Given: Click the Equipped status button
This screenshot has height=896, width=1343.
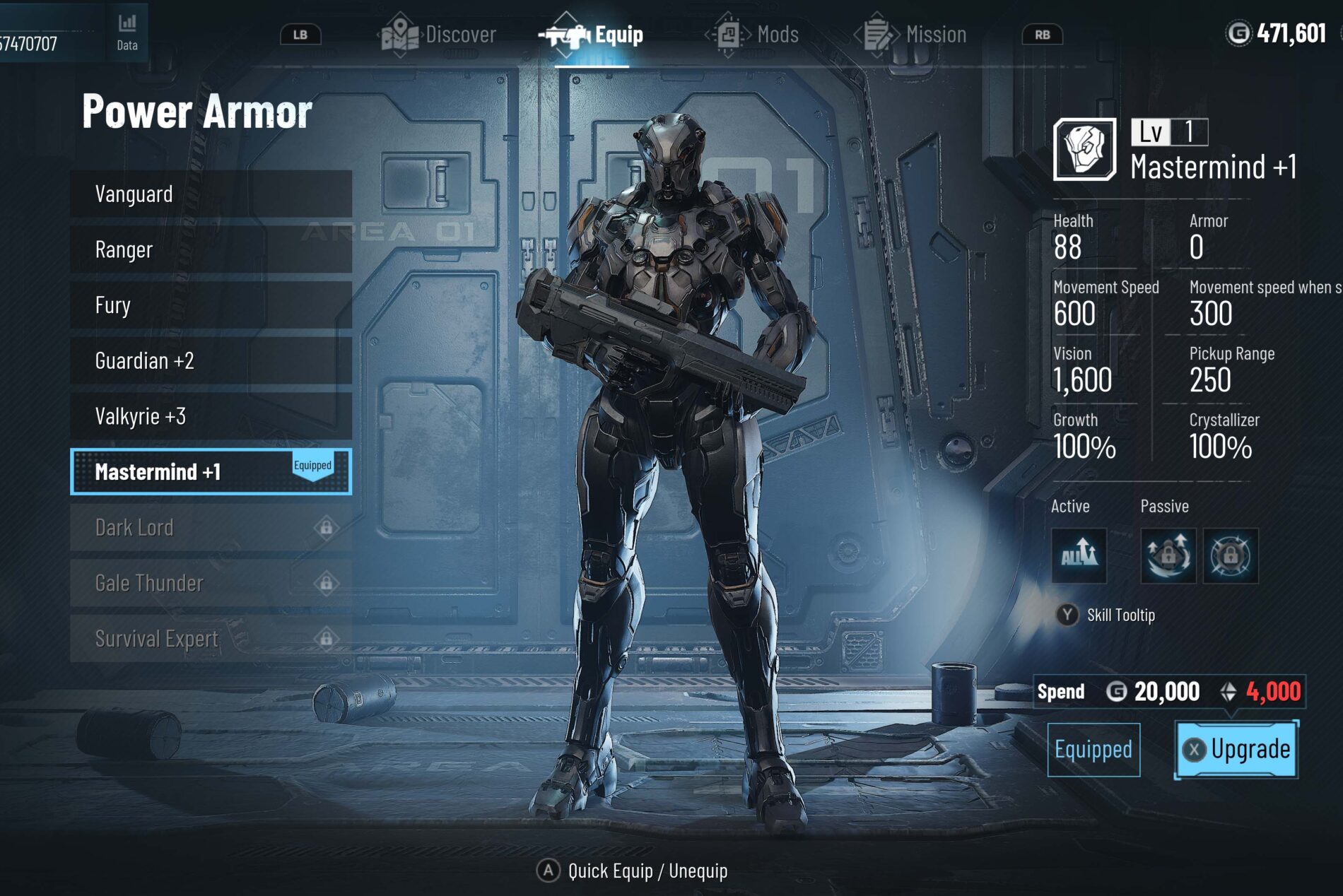Looking at the screenshot, I should (1093, 749).
